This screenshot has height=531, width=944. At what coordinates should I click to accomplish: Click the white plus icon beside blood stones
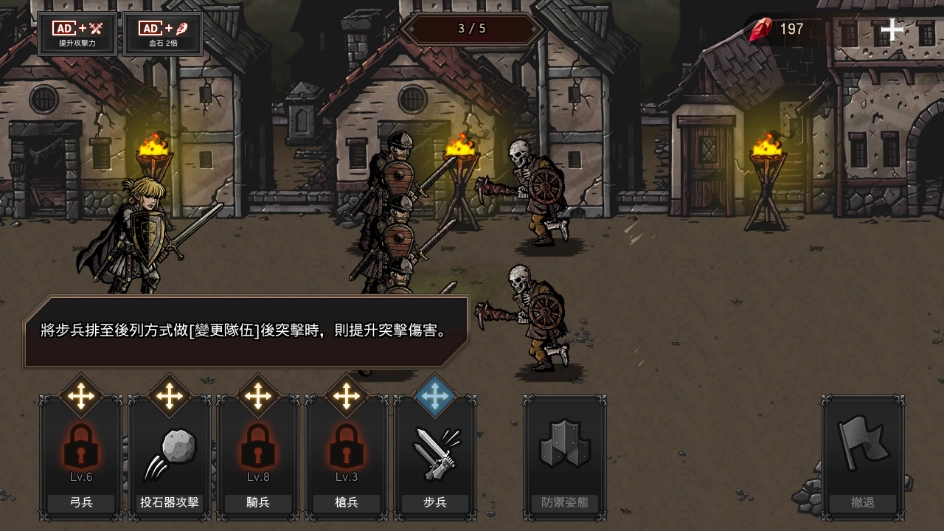click(891, 29)
